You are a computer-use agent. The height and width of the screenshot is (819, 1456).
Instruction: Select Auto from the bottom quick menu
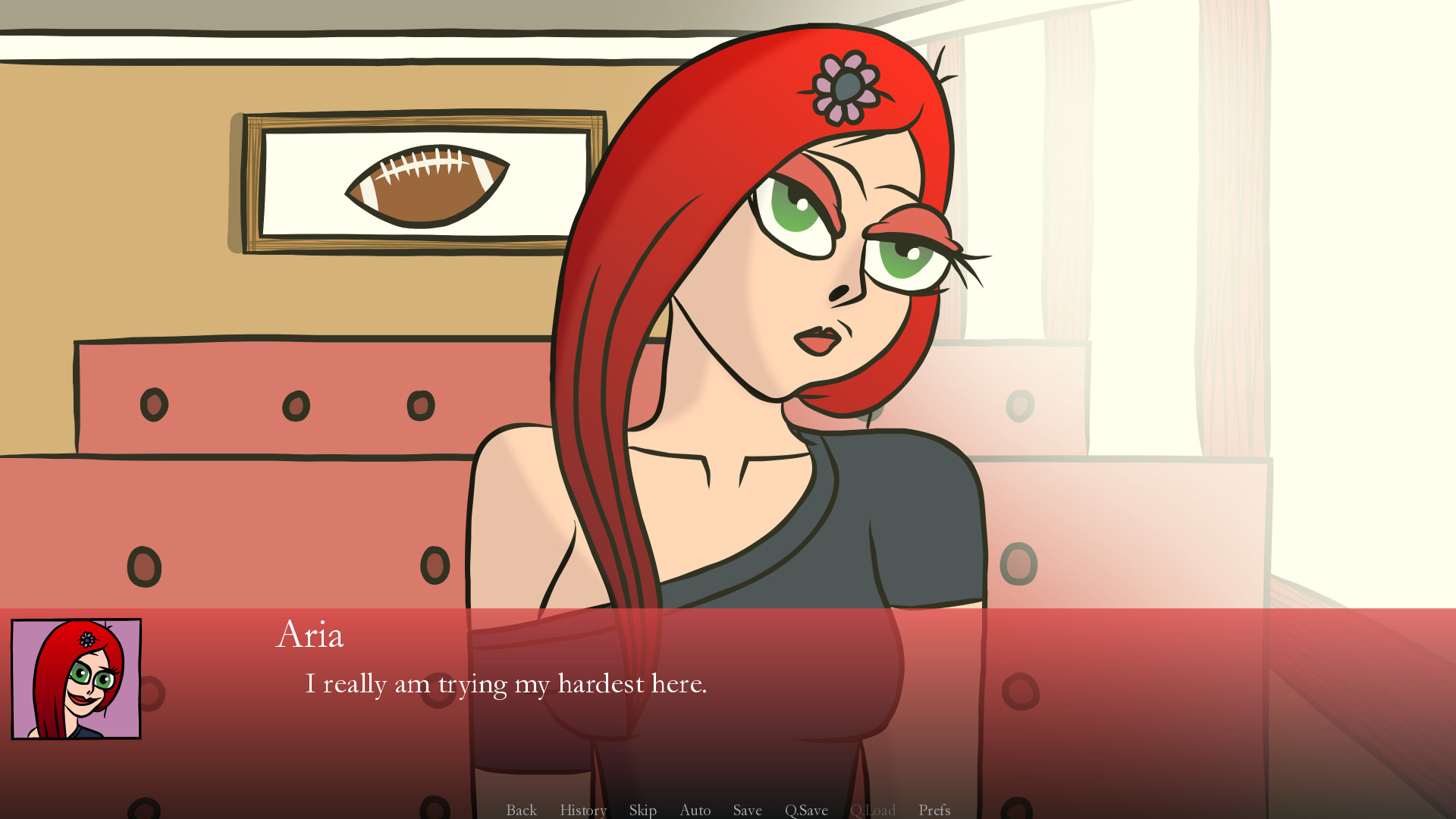[695, 810]
